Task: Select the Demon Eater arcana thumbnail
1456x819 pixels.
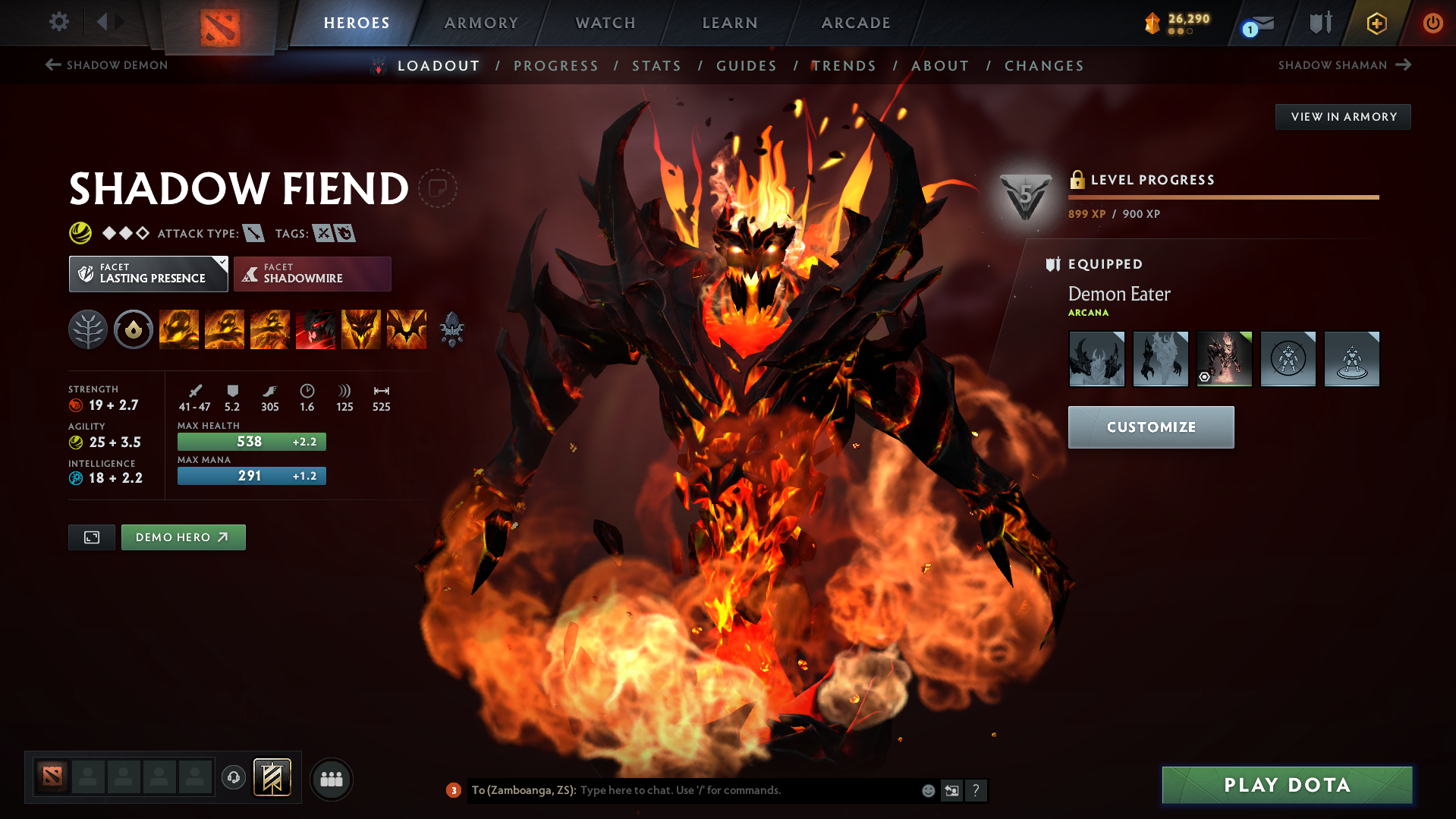Action: click(1224, 358)
